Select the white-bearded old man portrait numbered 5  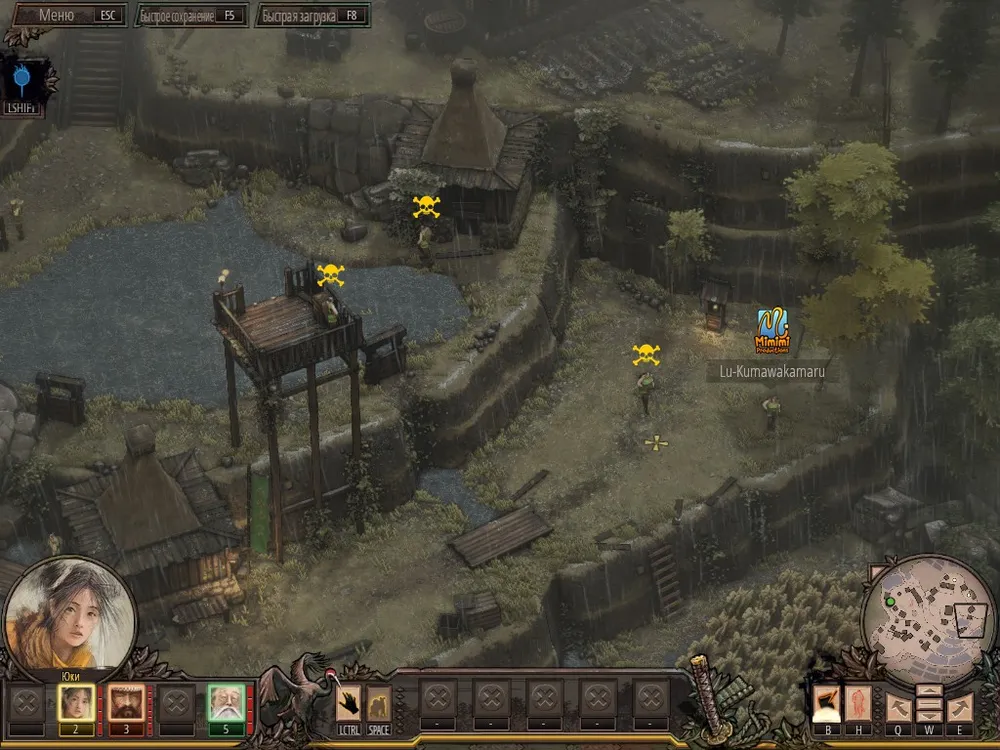tap(226, 703)
